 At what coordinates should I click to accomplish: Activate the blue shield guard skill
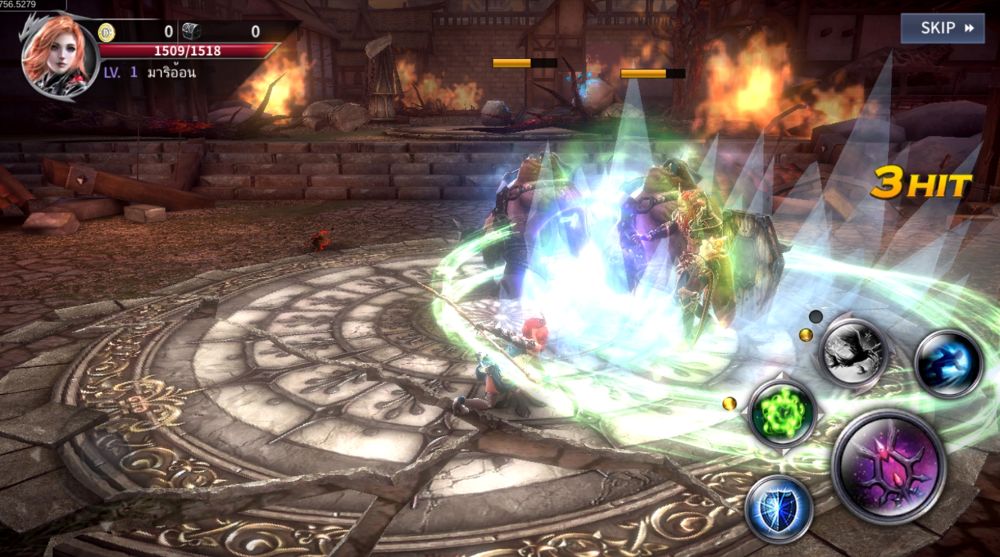pyautogui.click(x=779, y=508)
